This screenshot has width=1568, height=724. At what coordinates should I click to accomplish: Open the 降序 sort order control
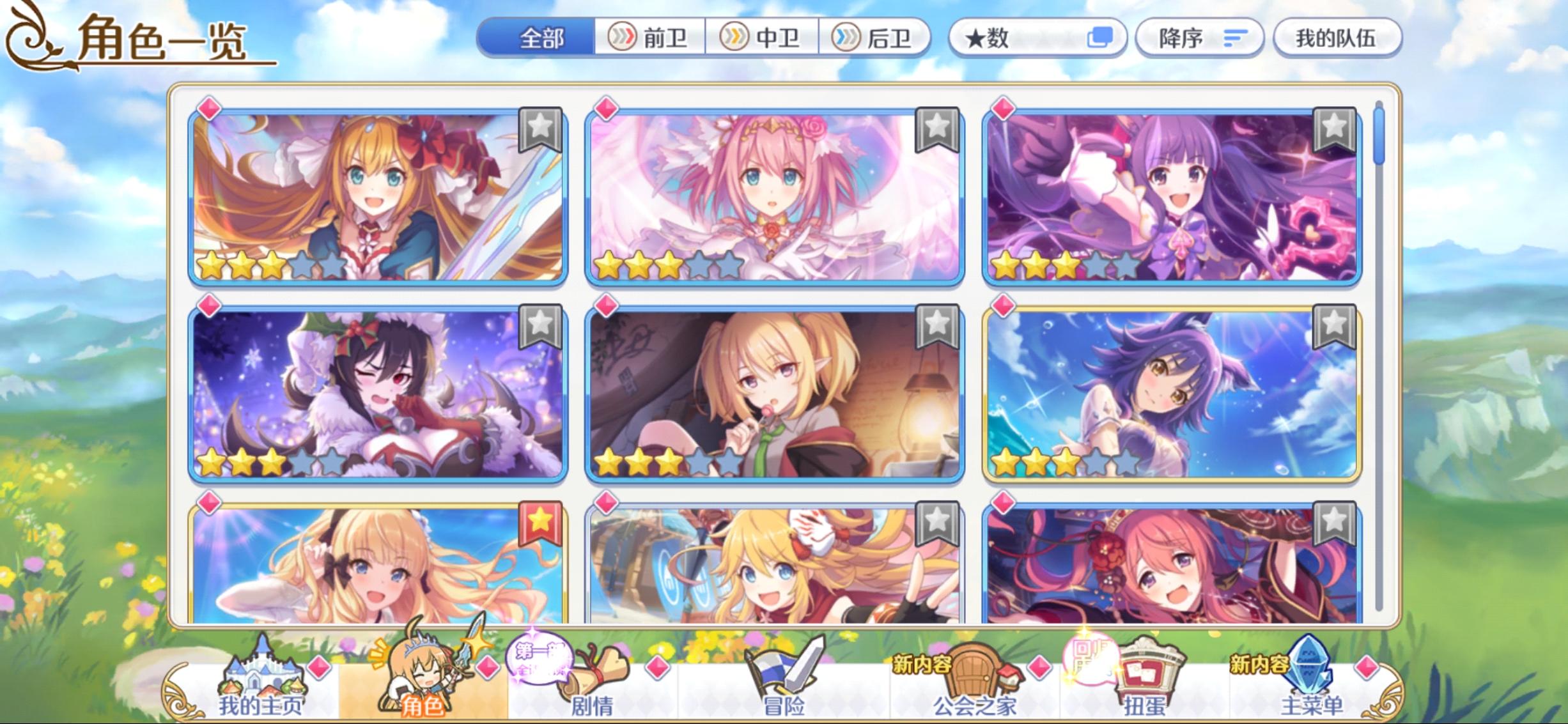[x=1200, y=37]
